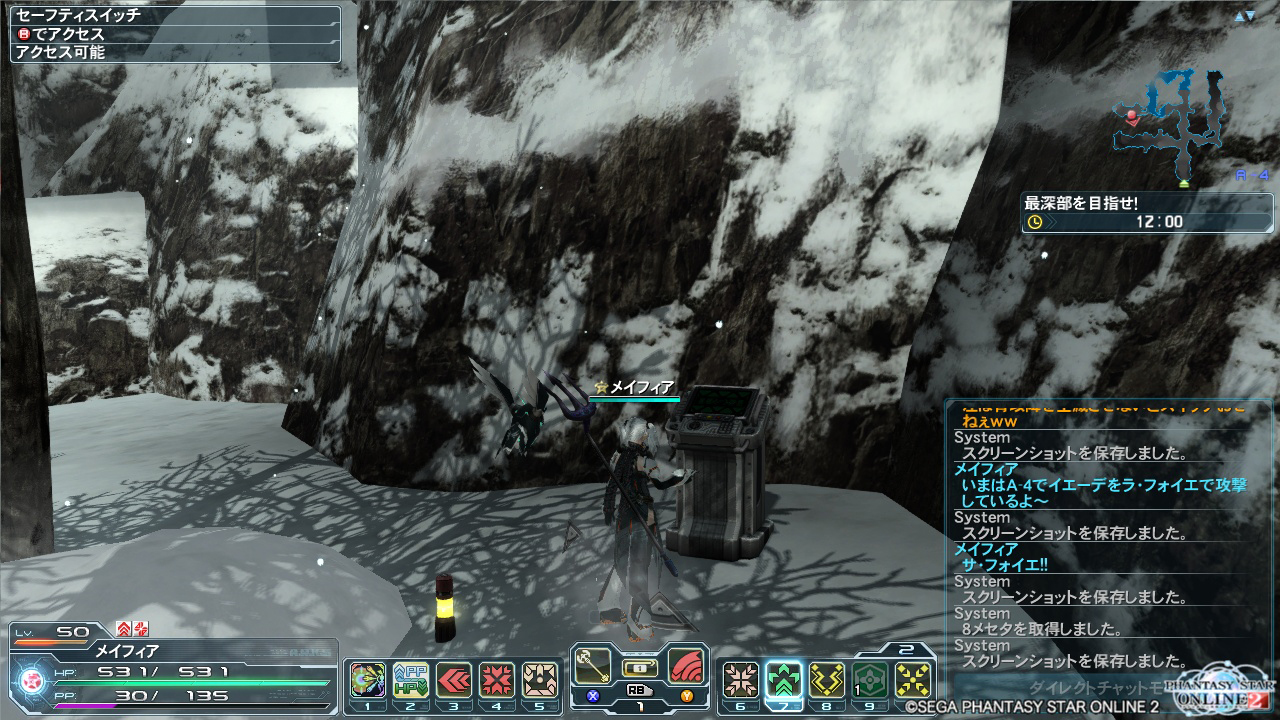
Task: Activate the highlighted green arrows skill
Action: pyautogui.click(x=784, y=679)
